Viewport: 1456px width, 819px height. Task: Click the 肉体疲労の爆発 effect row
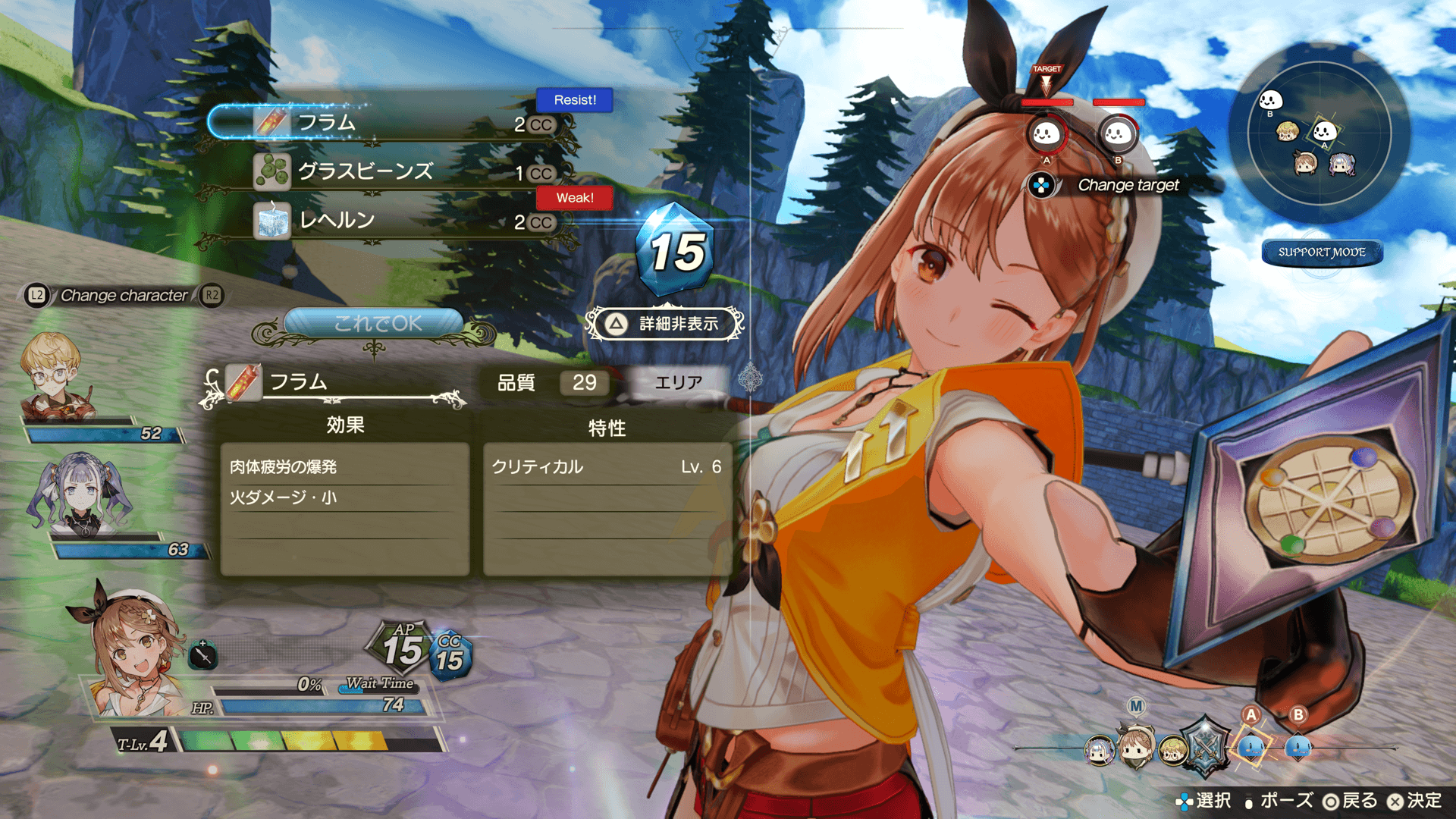click(345, 467)
